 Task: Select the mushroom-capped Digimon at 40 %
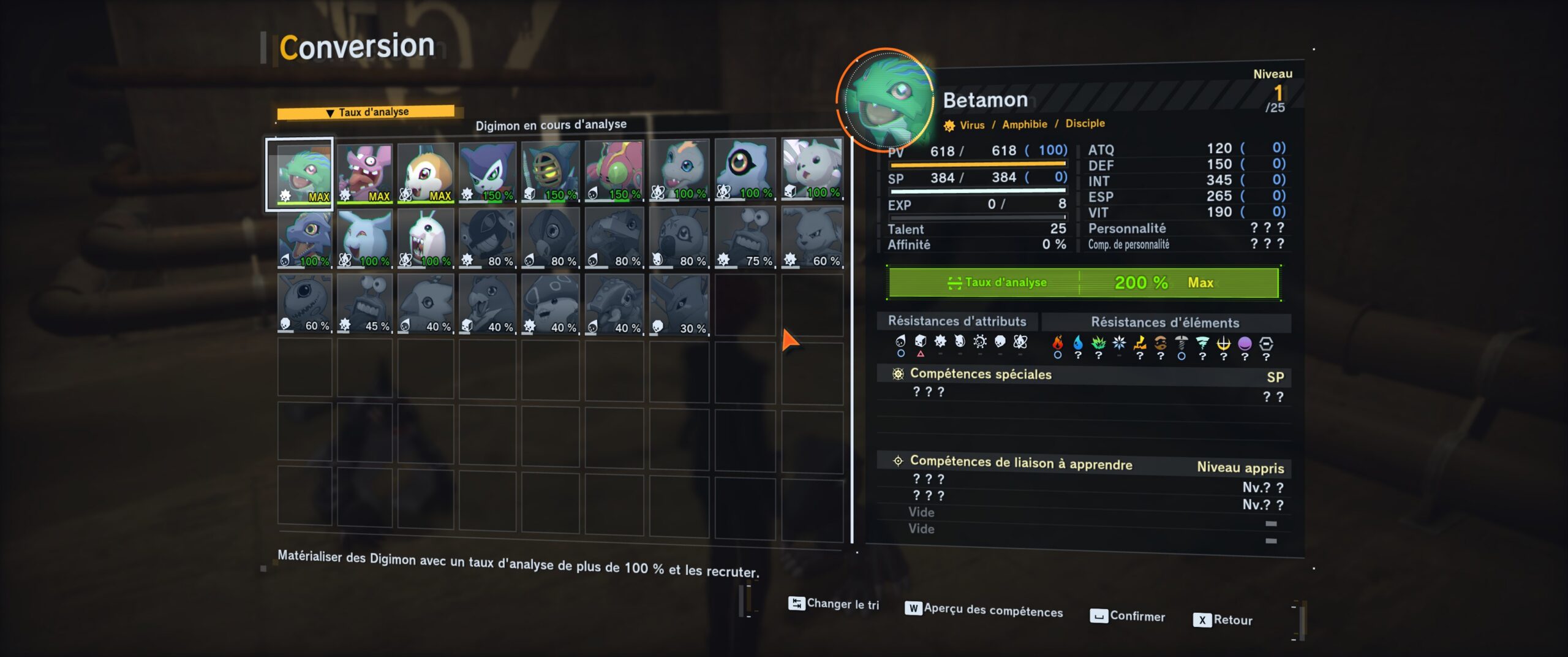click(550, 303)
